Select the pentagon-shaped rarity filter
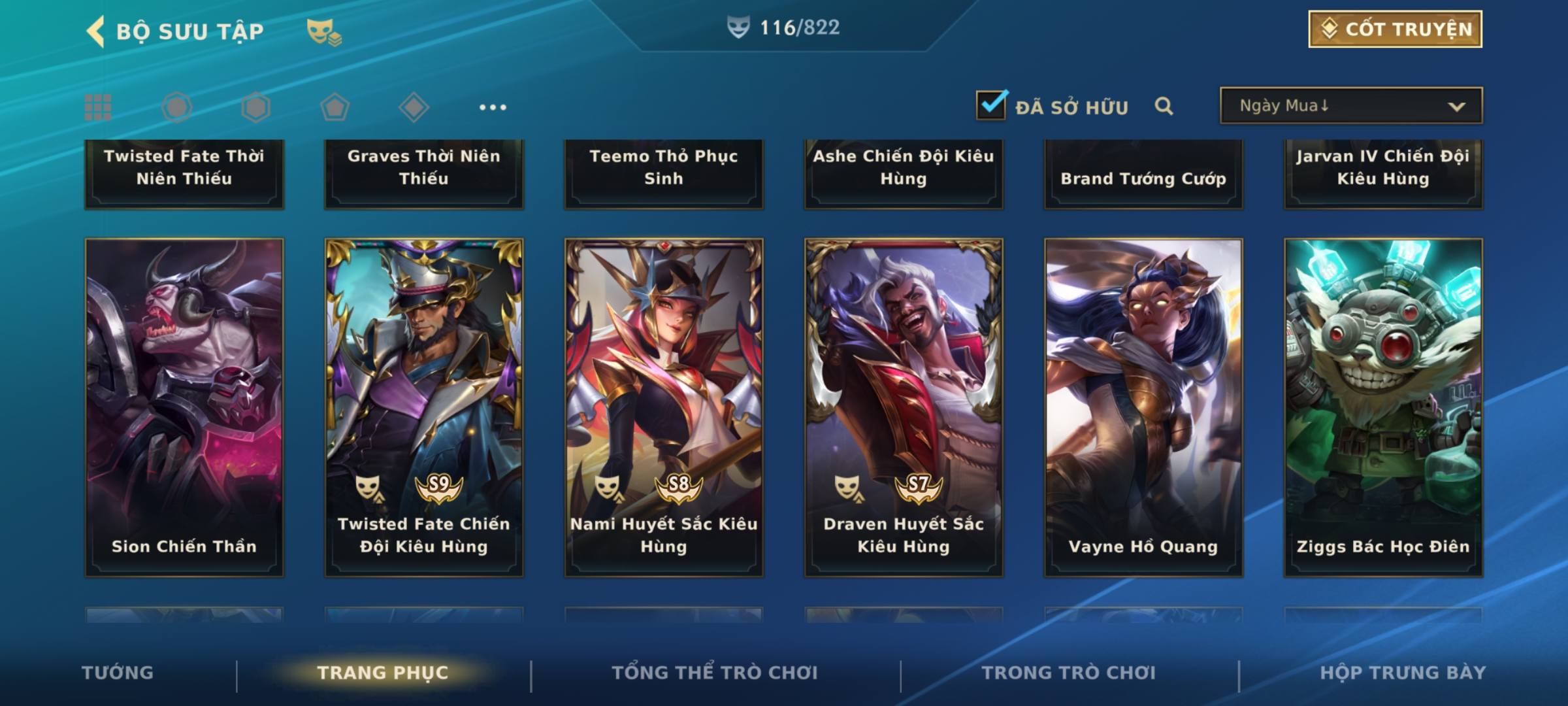The height and width of the screenshot is (706, 1568). coord(335,107)
